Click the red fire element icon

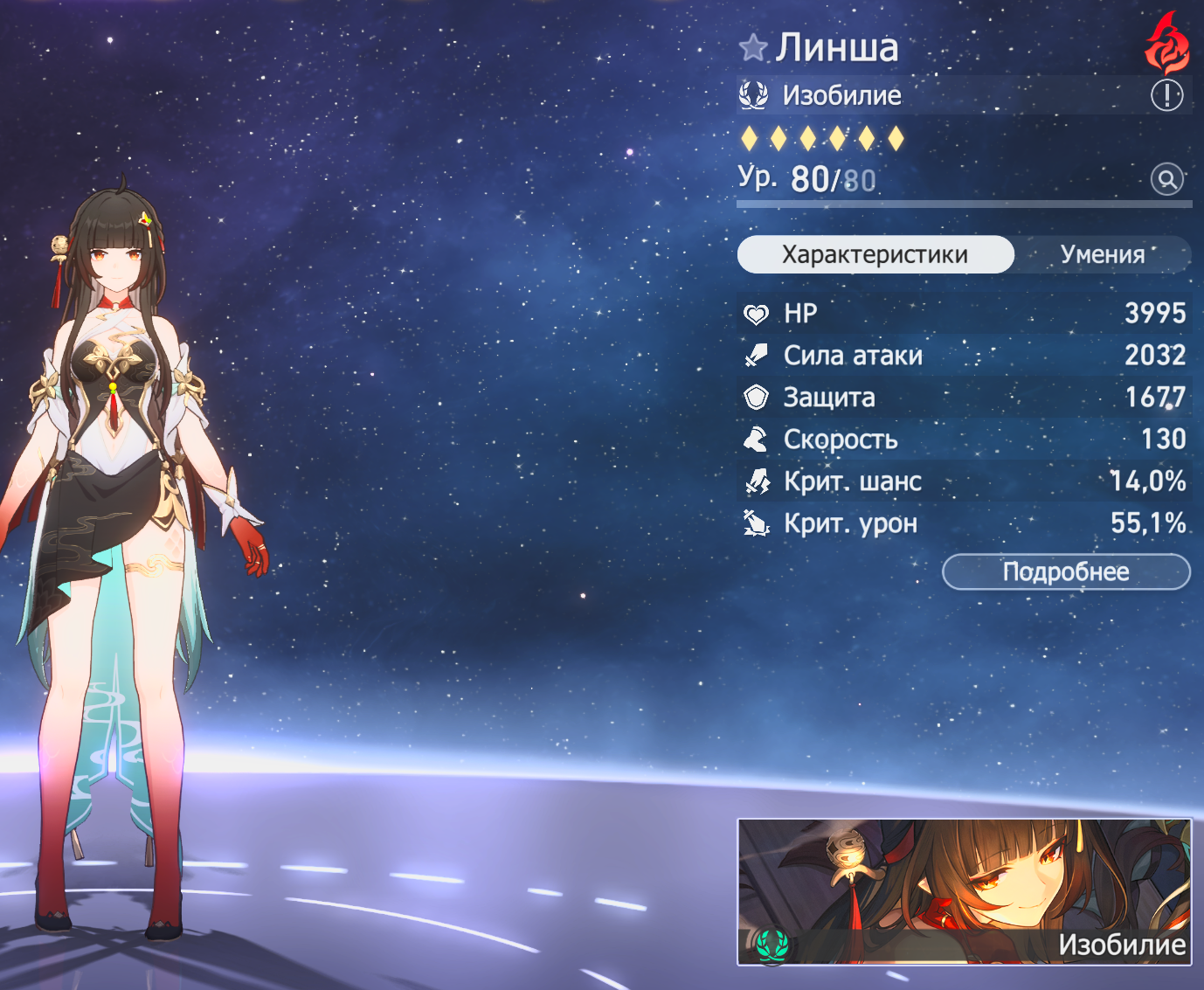pyautogui.click(x=1167, y=45)
